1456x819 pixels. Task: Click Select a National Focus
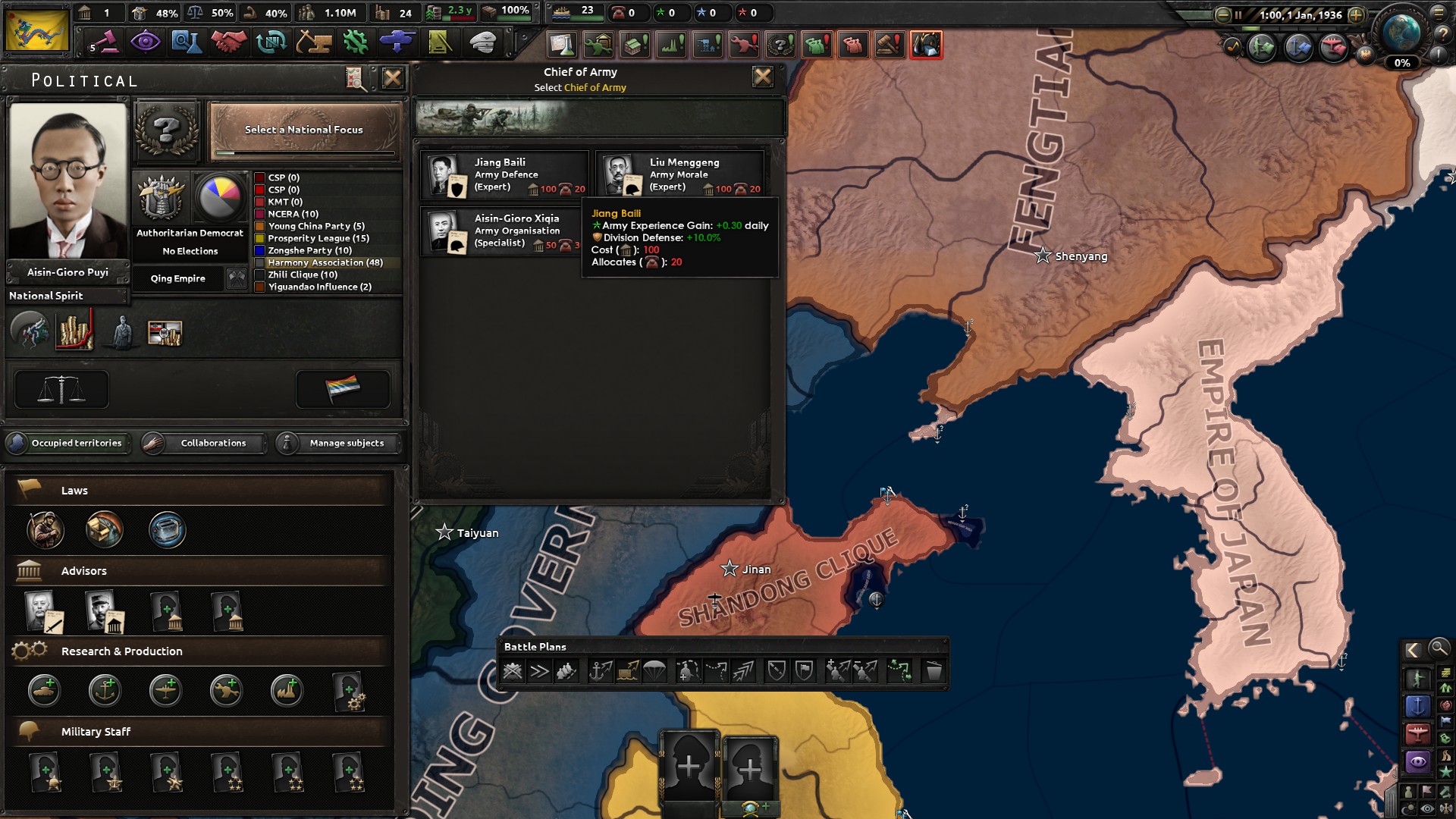click(303, 130)
